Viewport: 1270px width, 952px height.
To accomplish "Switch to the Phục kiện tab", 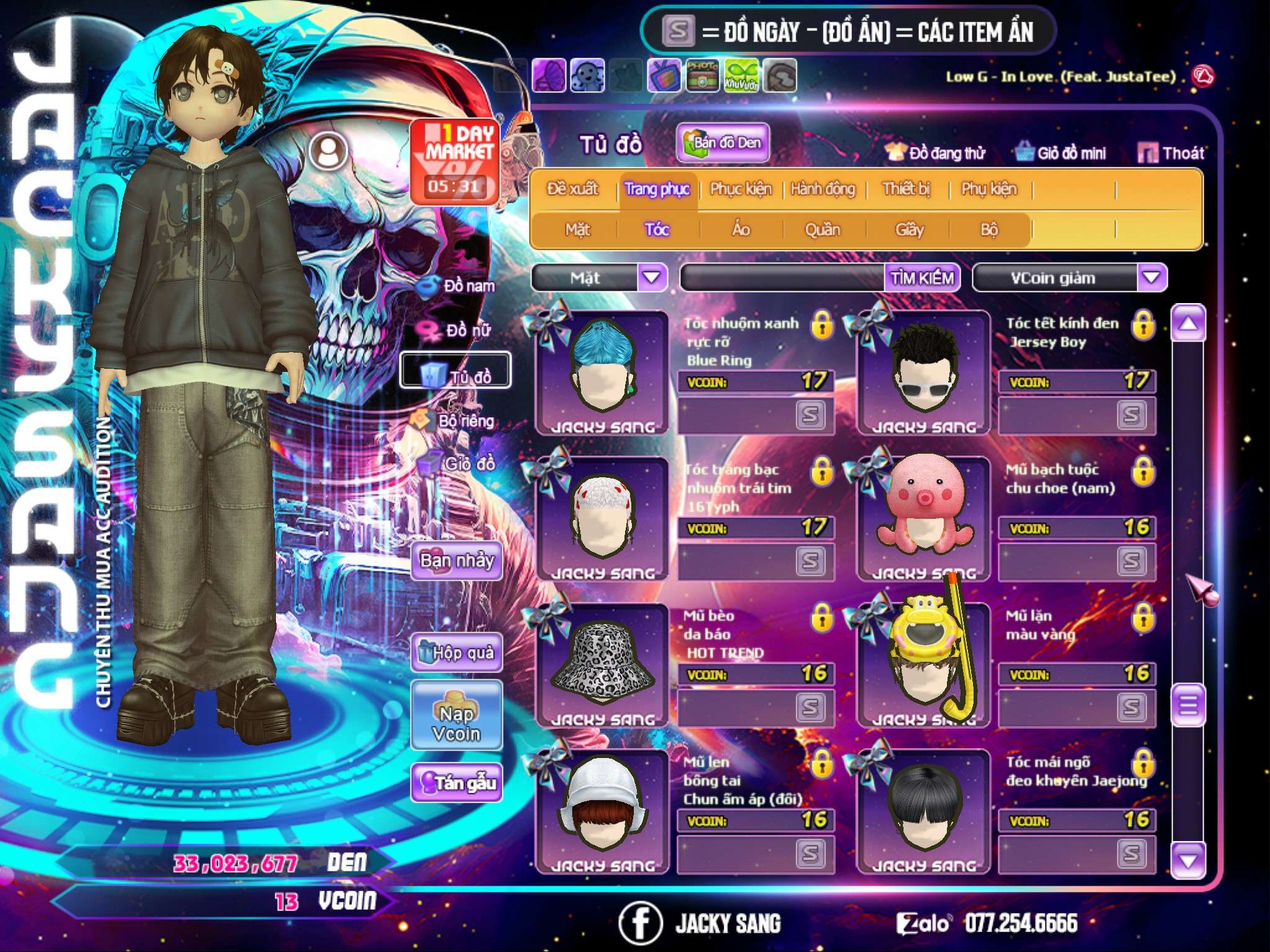I will [741, 189].
